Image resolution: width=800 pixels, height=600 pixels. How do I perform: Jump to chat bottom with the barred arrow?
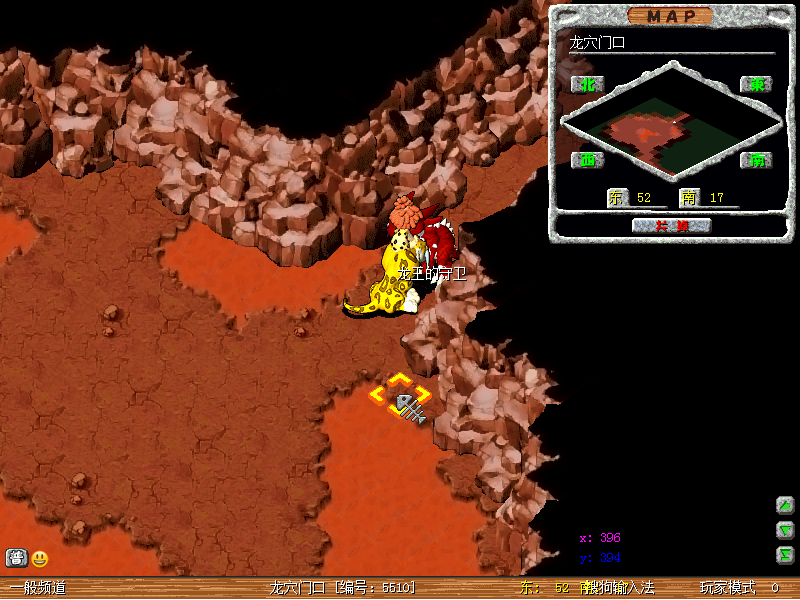pos(785,555)
